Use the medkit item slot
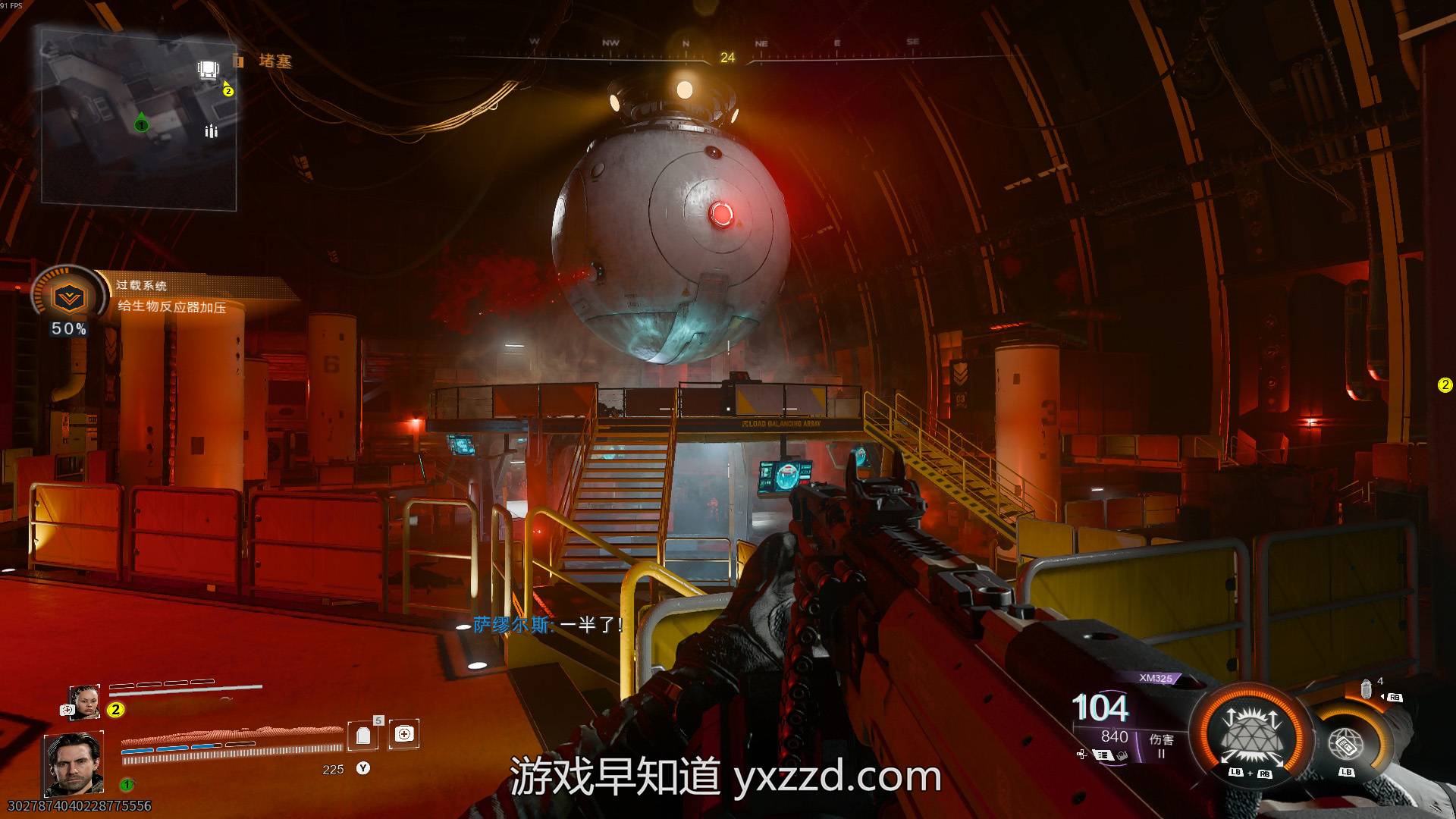 click(404, 733)
